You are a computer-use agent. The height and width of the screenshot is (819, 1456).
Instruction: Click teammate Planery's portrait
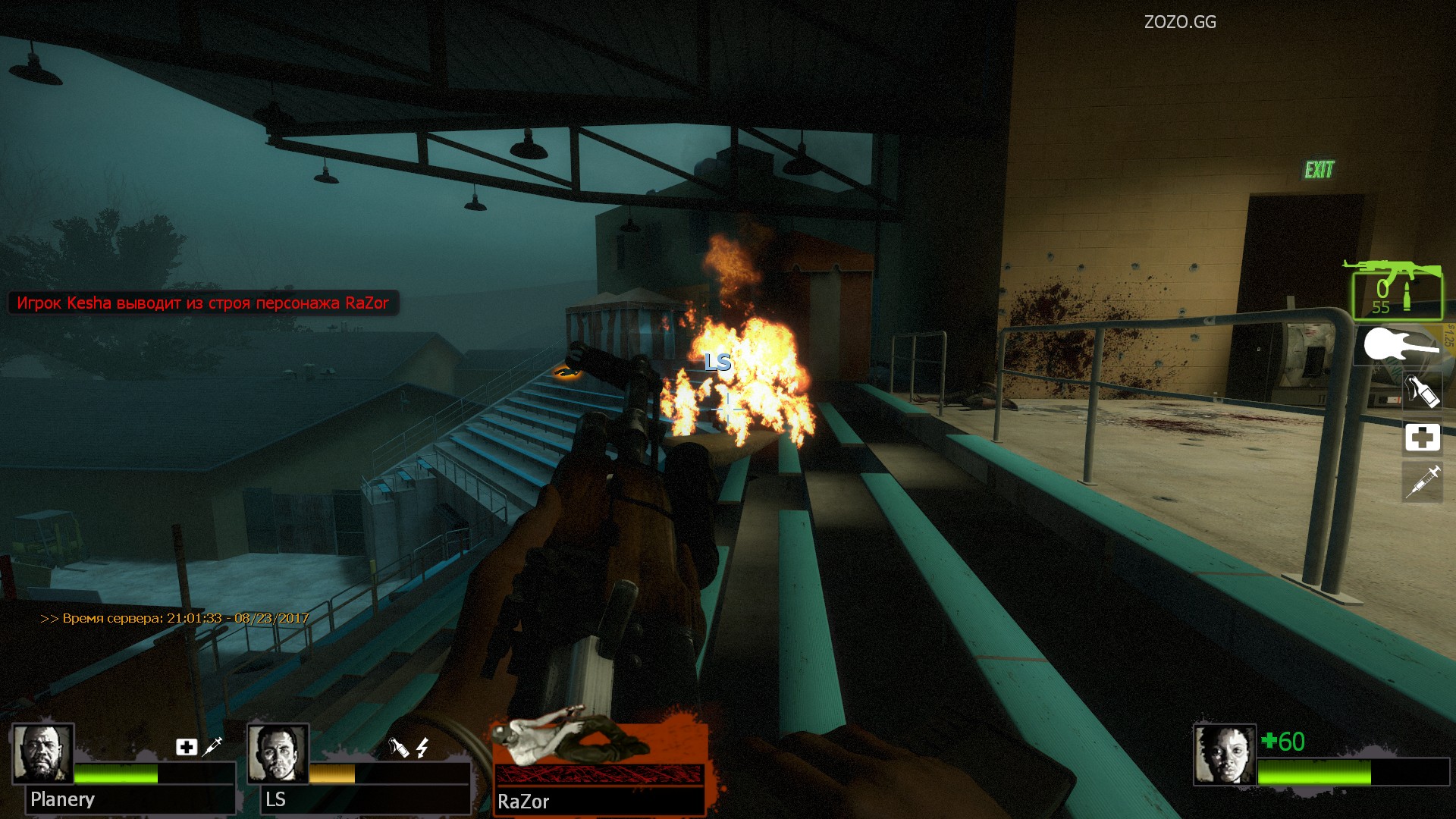click(x=42, y=753)
